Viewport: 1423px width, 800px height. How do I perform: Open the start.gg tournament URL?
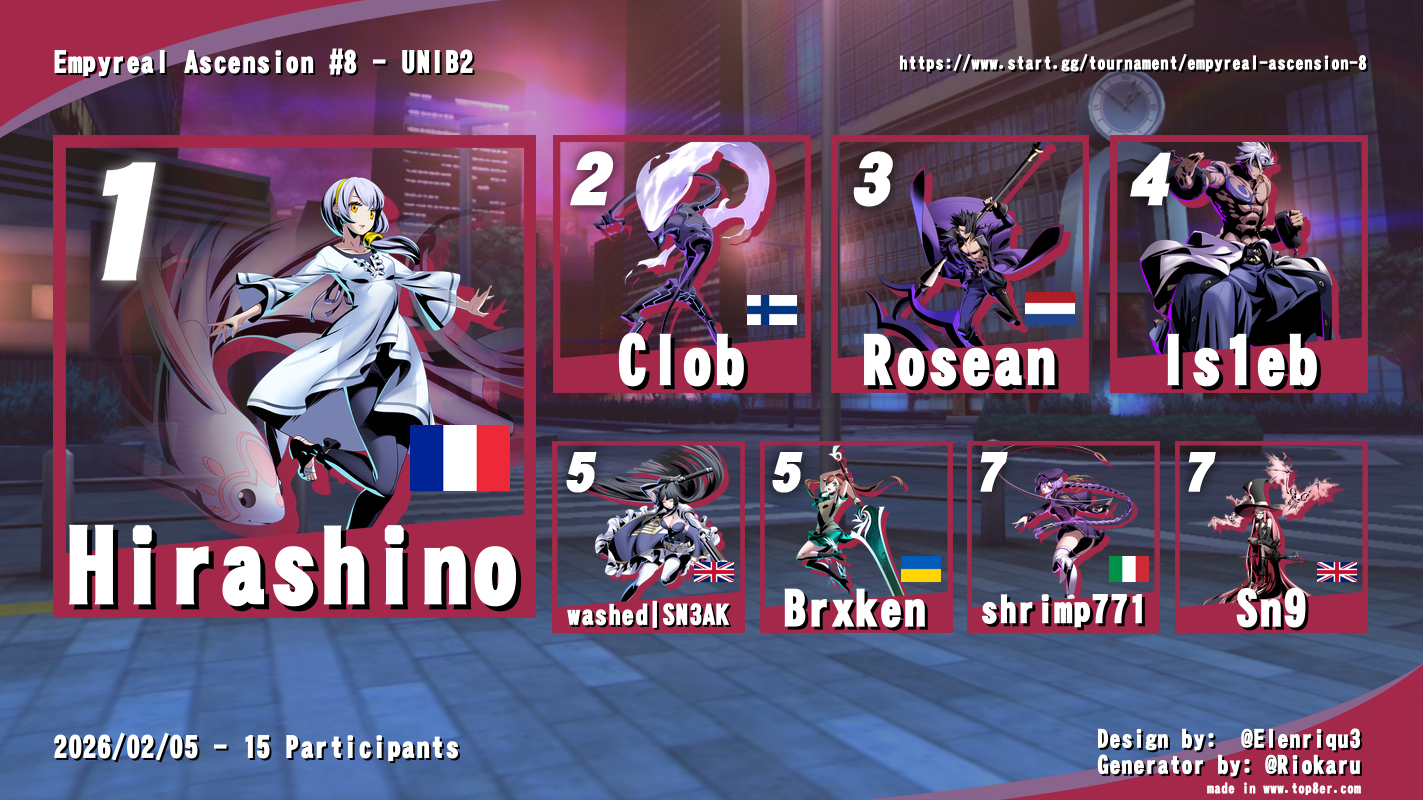tap(1133, 64)
